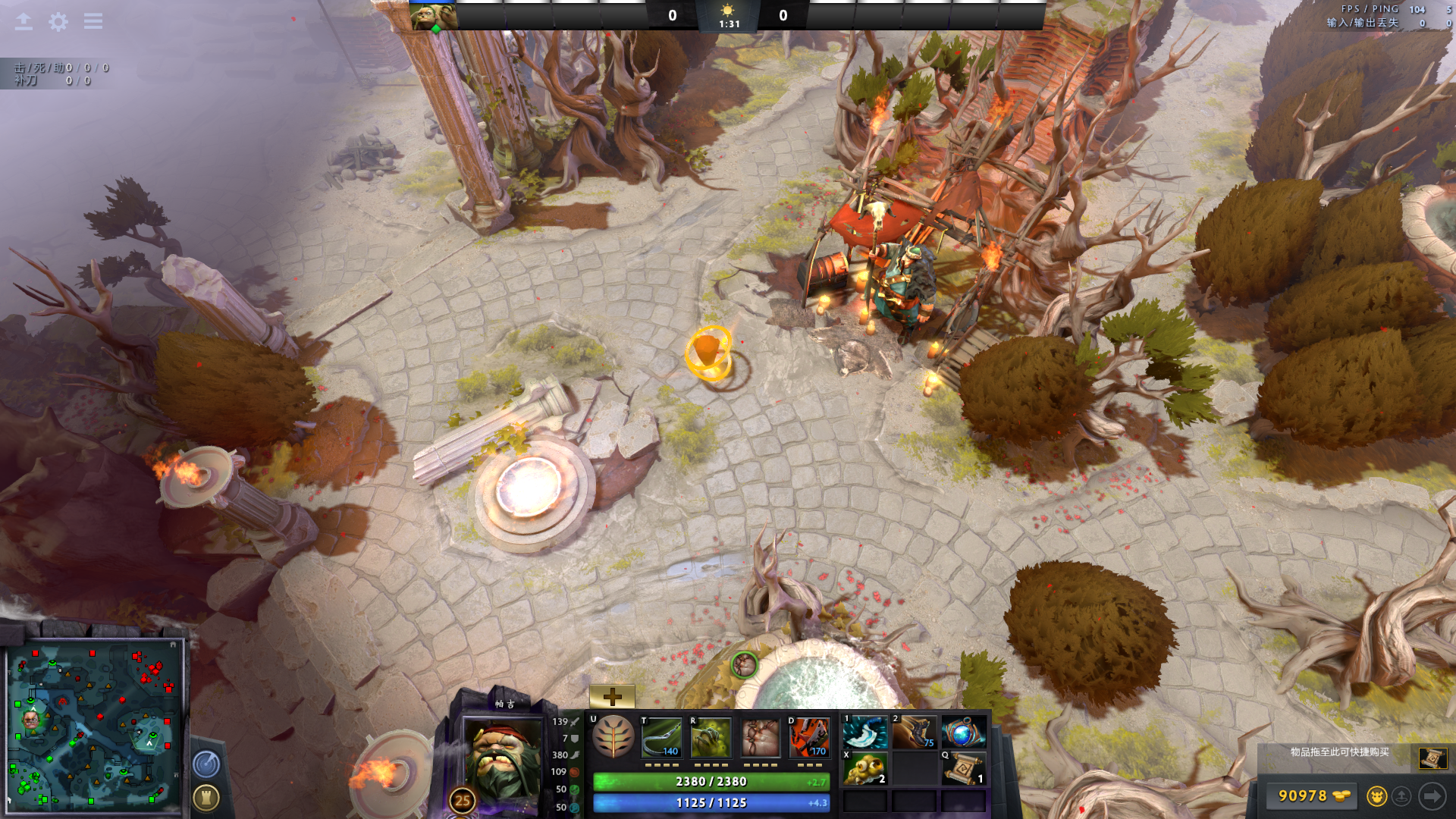Click the gold plus level-up button

(612, 696)
